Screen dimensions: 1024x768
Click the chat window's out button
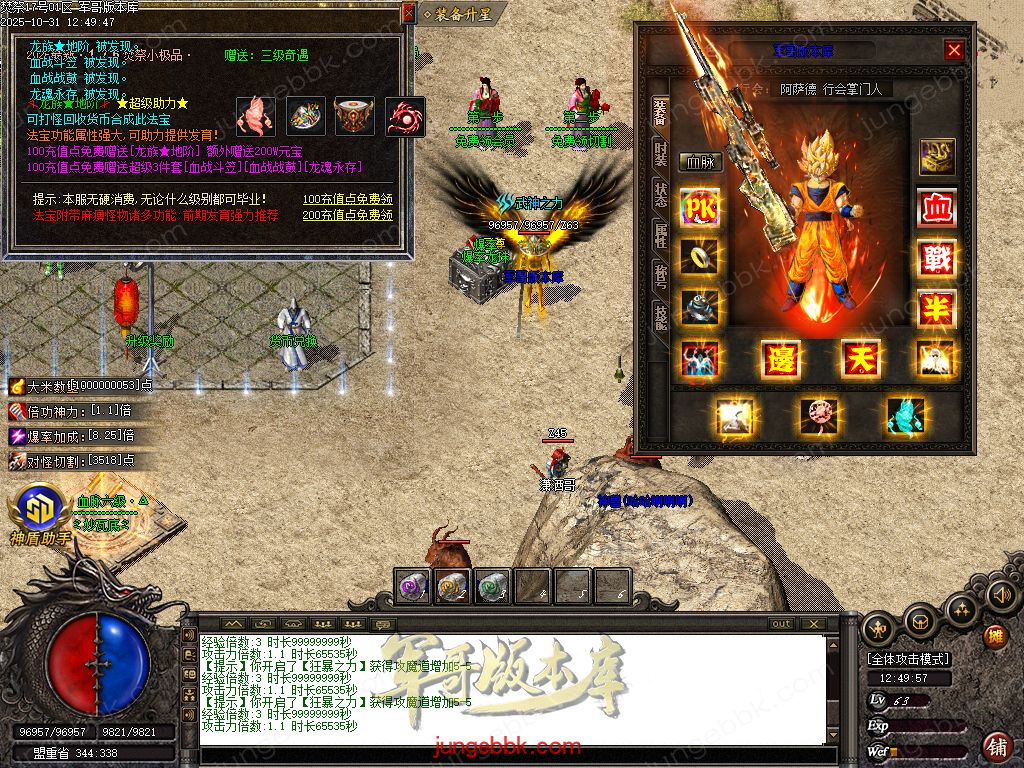[781, 623]
